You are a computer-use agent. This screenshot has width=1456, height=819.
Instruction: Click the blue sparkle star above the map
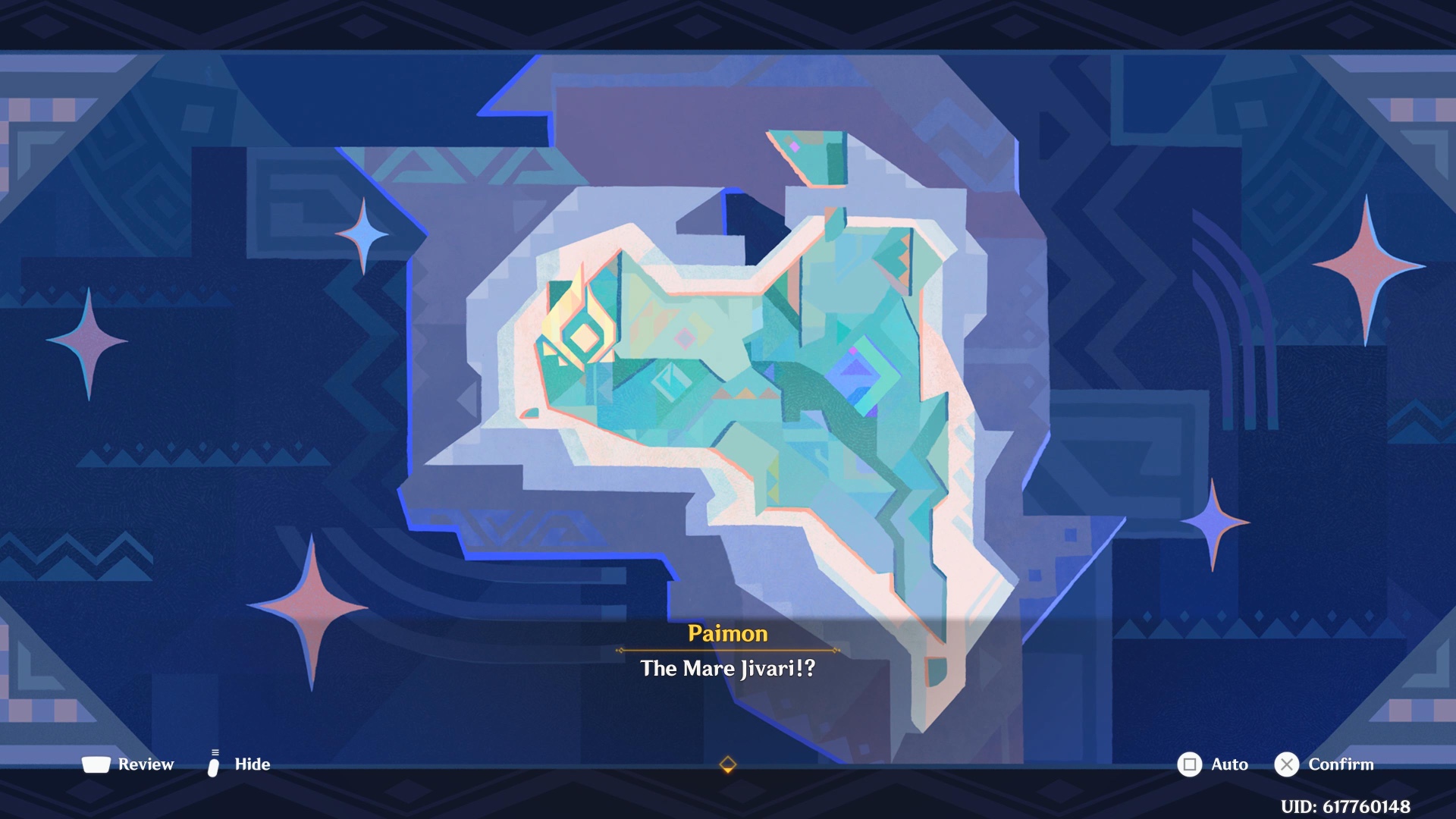click(x=364, y=234)
